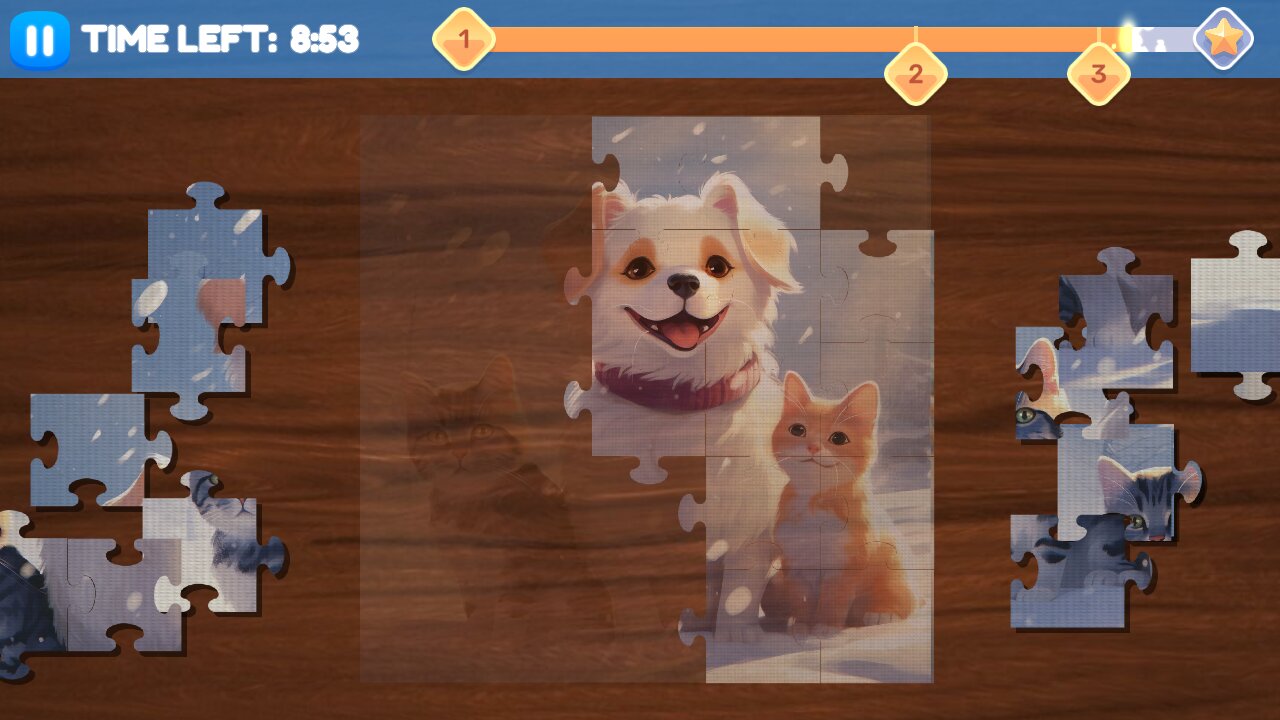Click the orange progress bar
This screenshot has width=1280, height=720.
(x=700, y=39)
